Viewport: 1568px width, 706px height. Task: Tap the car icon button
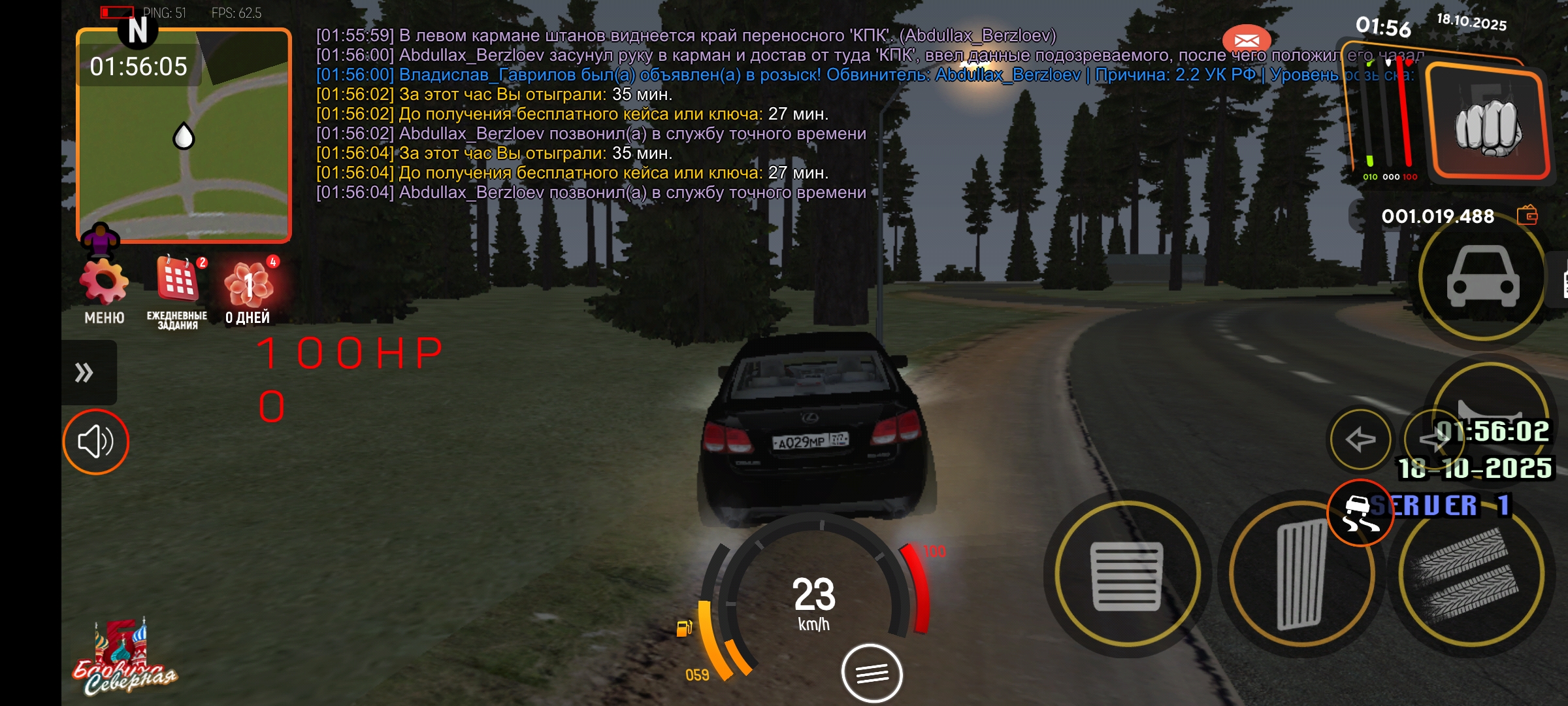[x=1483, y=277]
